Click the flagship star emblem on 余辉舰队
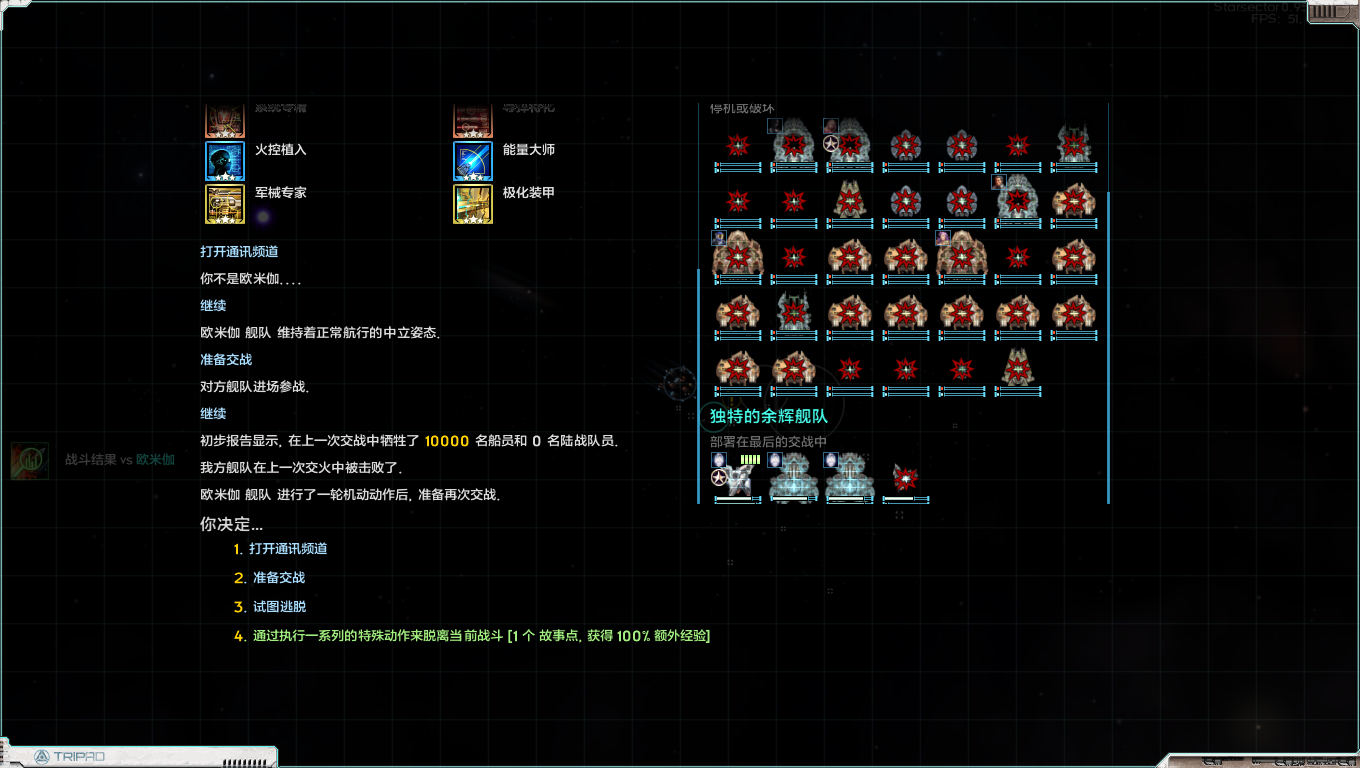The width and height of the screenshot is (1360, 768). point(719,478)
